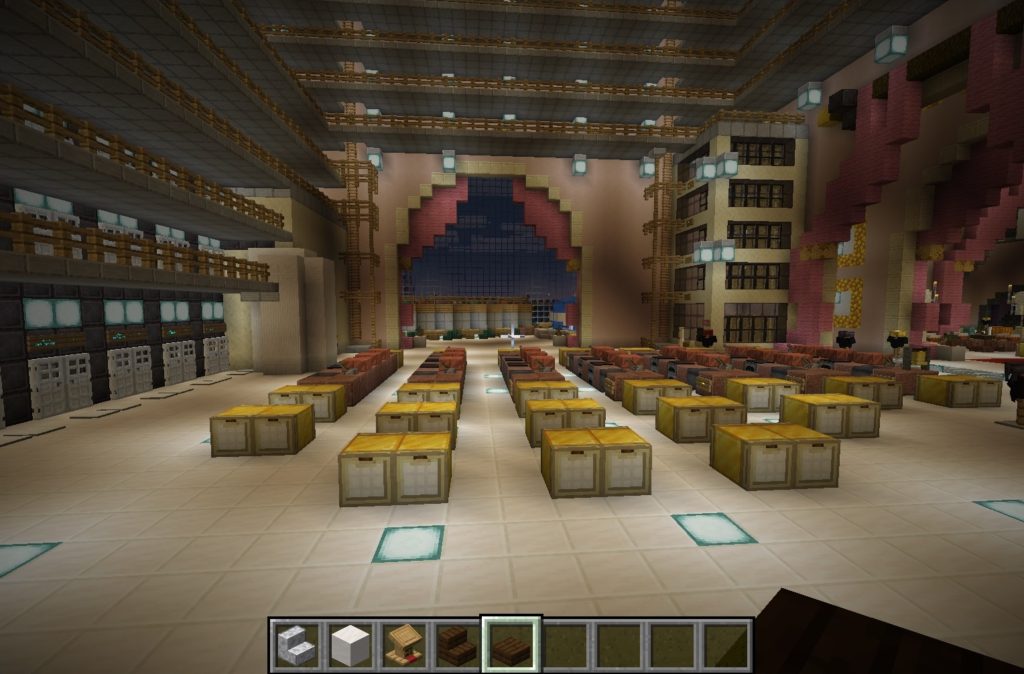Screen dimensions: 1024x674
Task: Select the white quartz stairs hotbar slot
Action: 297,645
